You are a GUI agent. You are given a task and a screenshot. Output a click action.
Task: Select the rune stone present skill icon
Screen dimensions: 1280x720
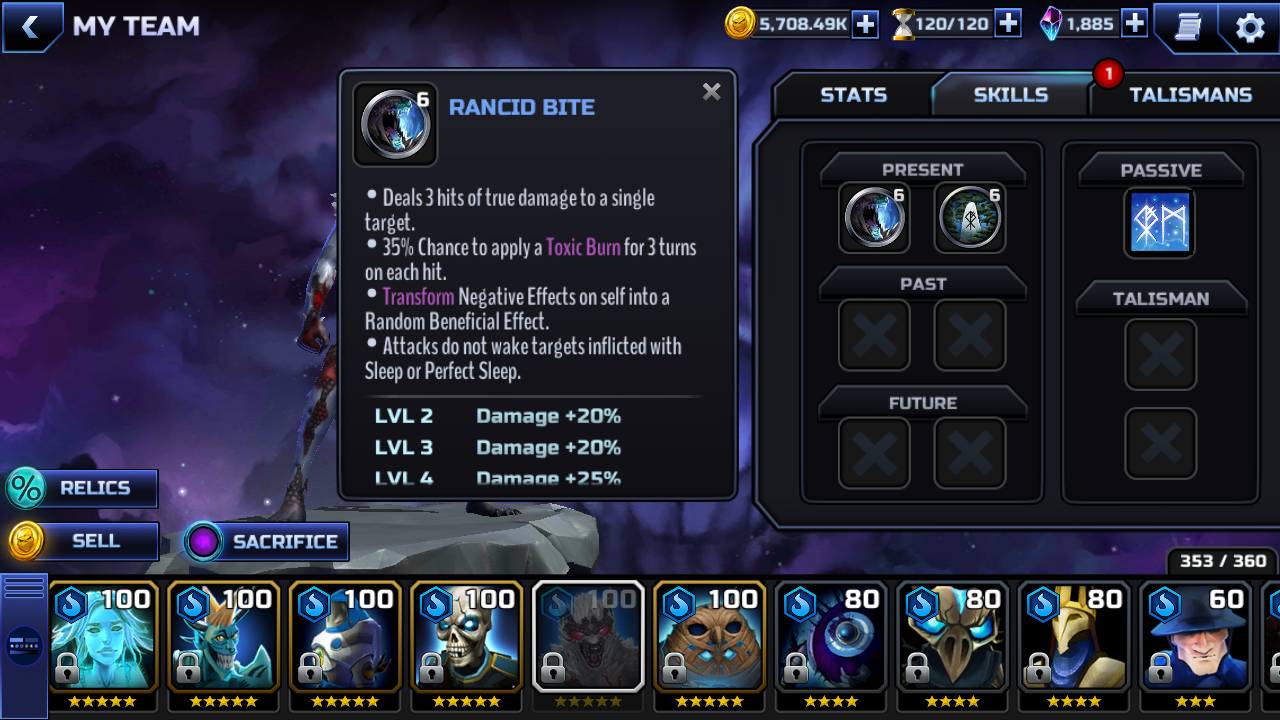coord(970,217)
